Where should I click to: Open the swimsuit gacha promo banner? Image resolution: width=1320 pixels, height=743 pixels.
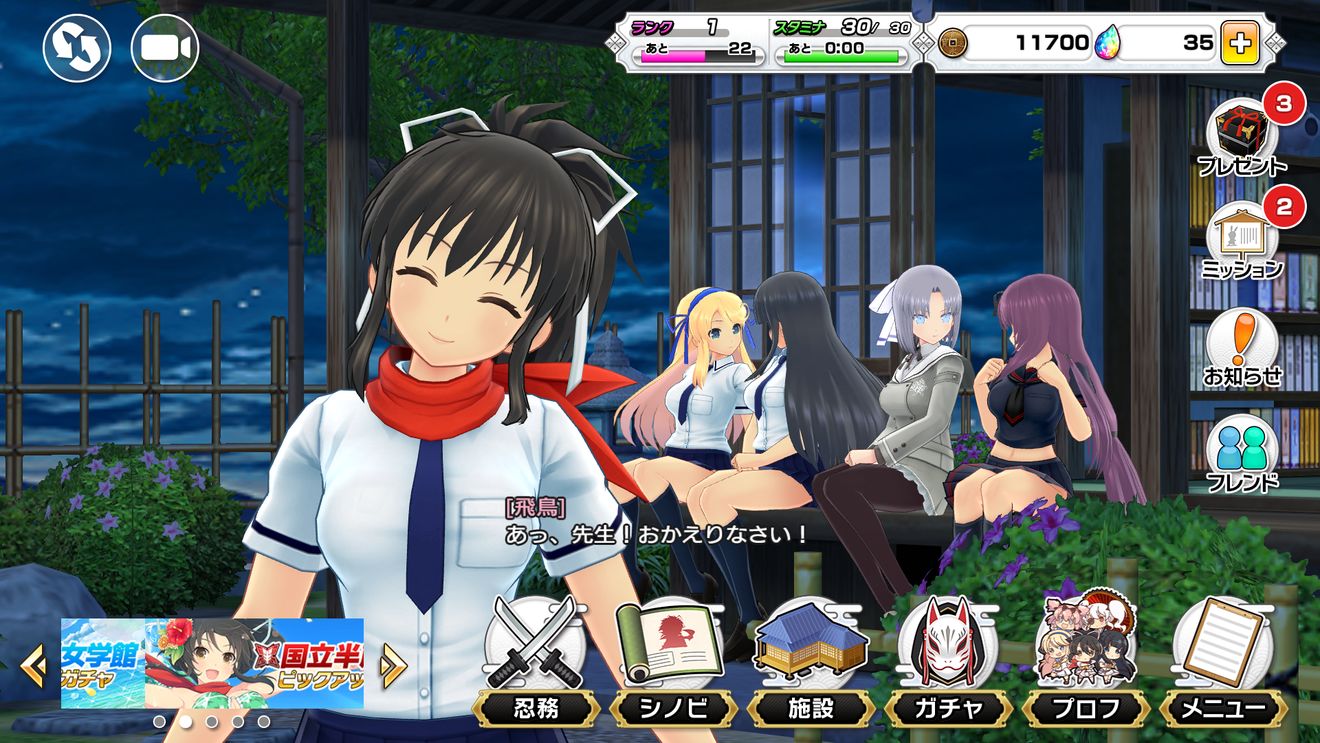[x=212, y=663]
